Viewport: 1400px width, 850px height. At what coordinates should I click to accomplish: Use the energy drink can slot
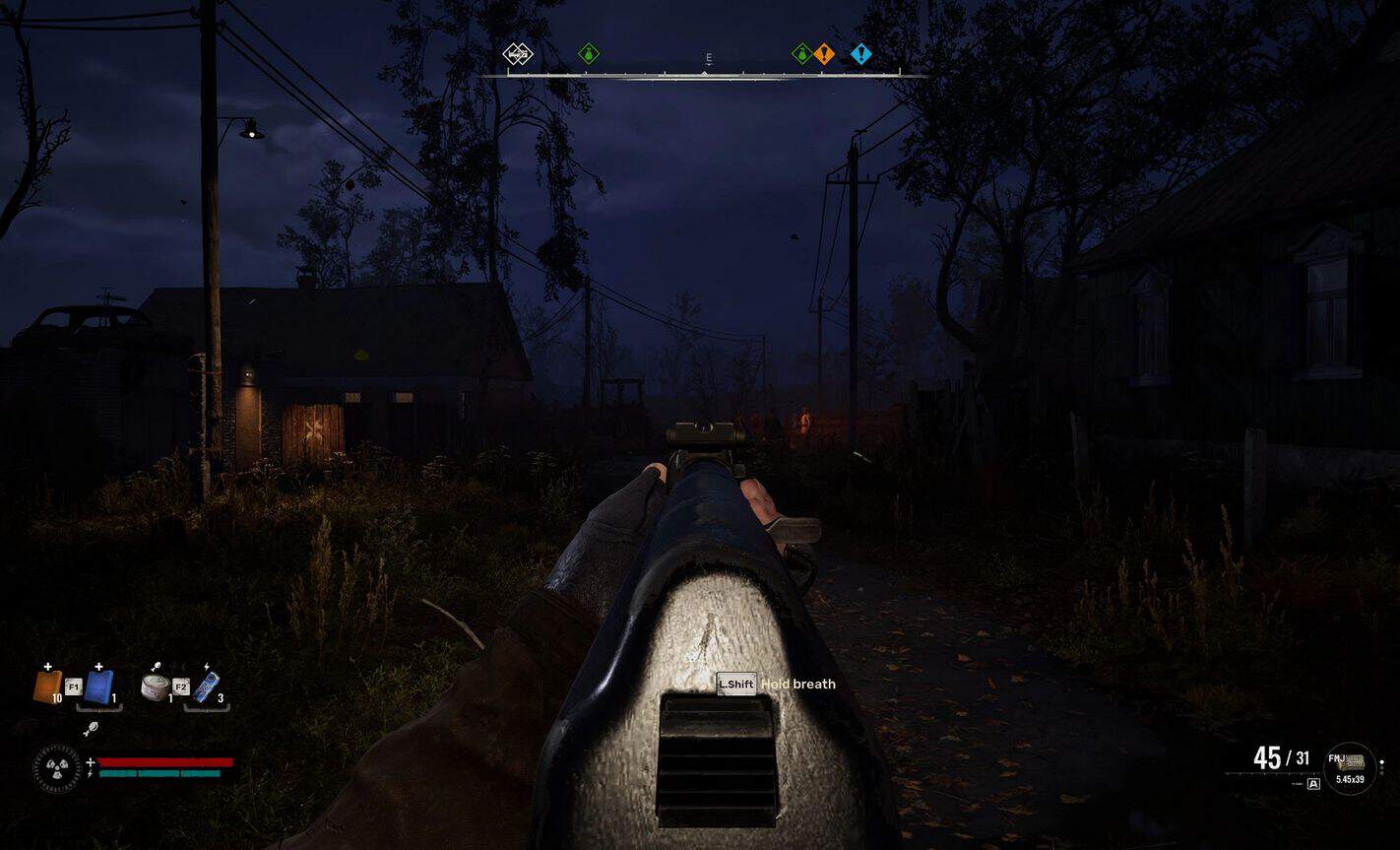(205, 687)
